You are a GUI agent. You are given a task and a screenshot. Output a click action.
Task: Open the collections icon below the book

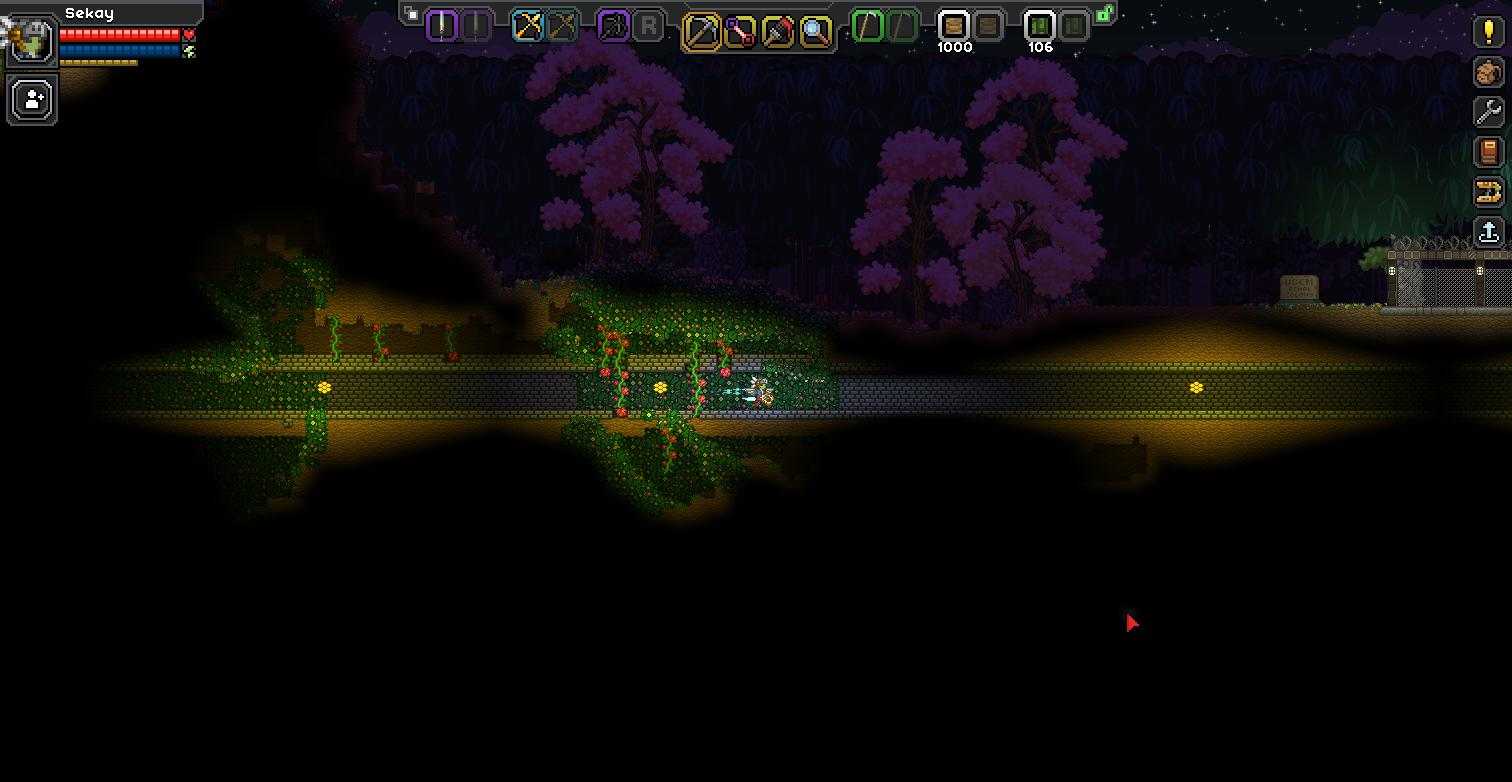[x=1489, y=192]
